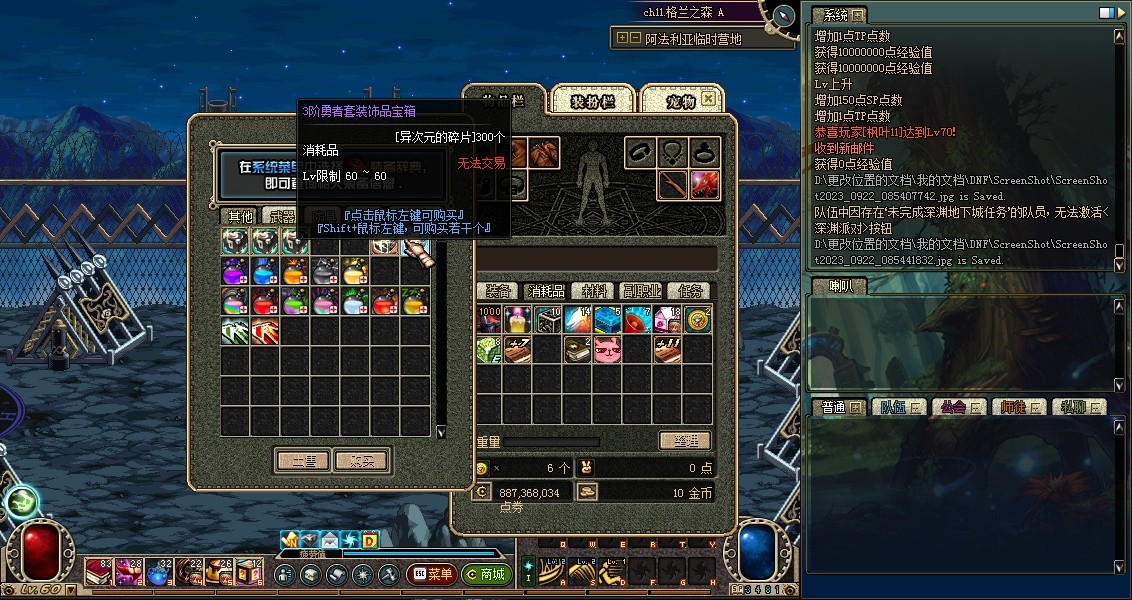The height and width of the screenshot is (600, 1132).
Task: Switch to the 装扮栏 avatar tab
Action: click(591, 101)
